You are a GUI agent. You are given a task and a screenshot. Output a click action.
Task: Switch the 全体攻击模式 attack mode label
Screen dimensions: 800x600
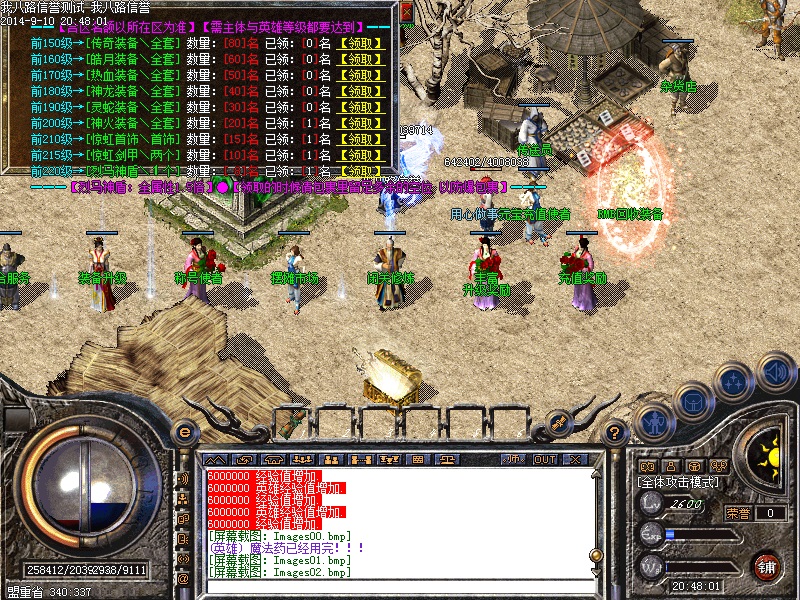(679, 481)
